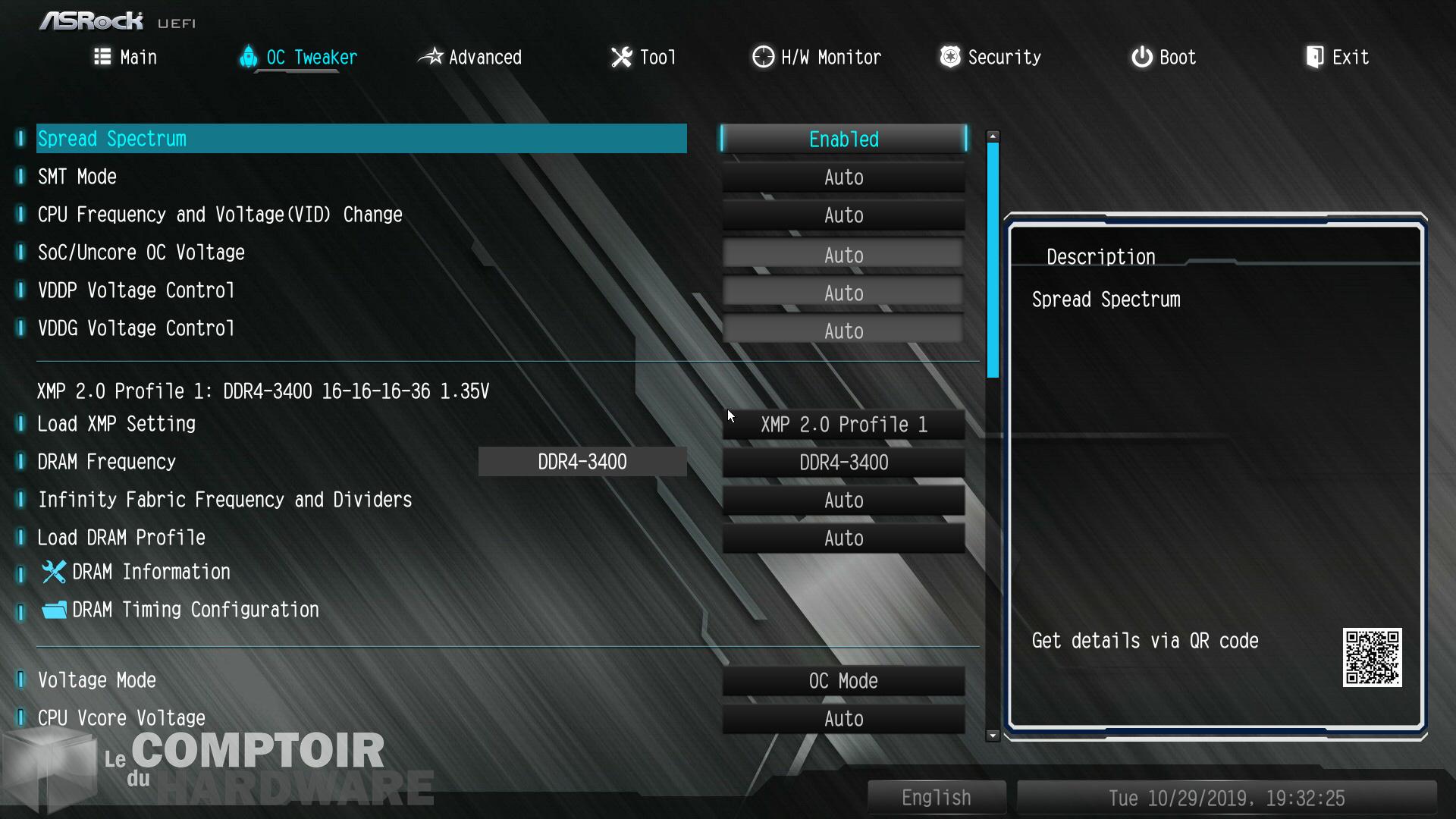The width and height of the screenshot is (1456, 819).
Task: Change the Voltage Mode OC Mode value
Action: point(843,681)
